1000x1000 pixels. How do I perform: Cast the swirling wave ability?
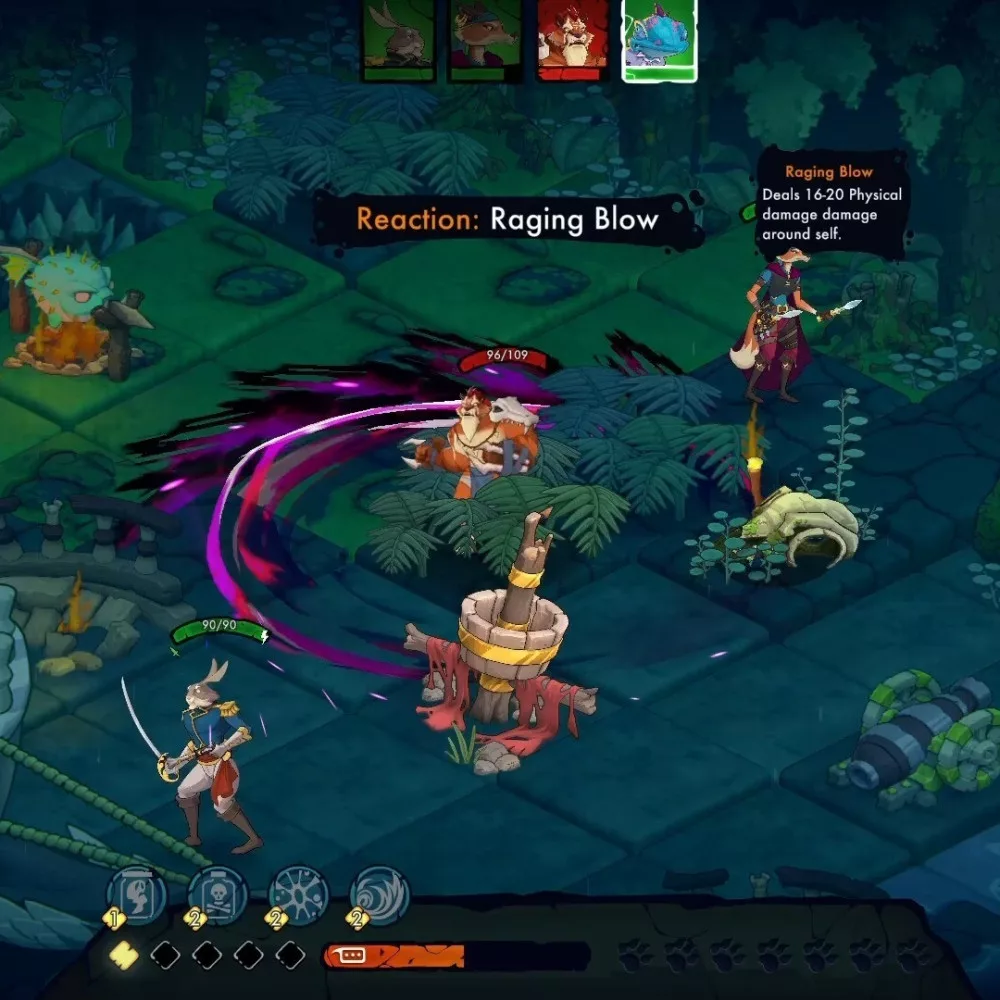(x=380, y=892)
